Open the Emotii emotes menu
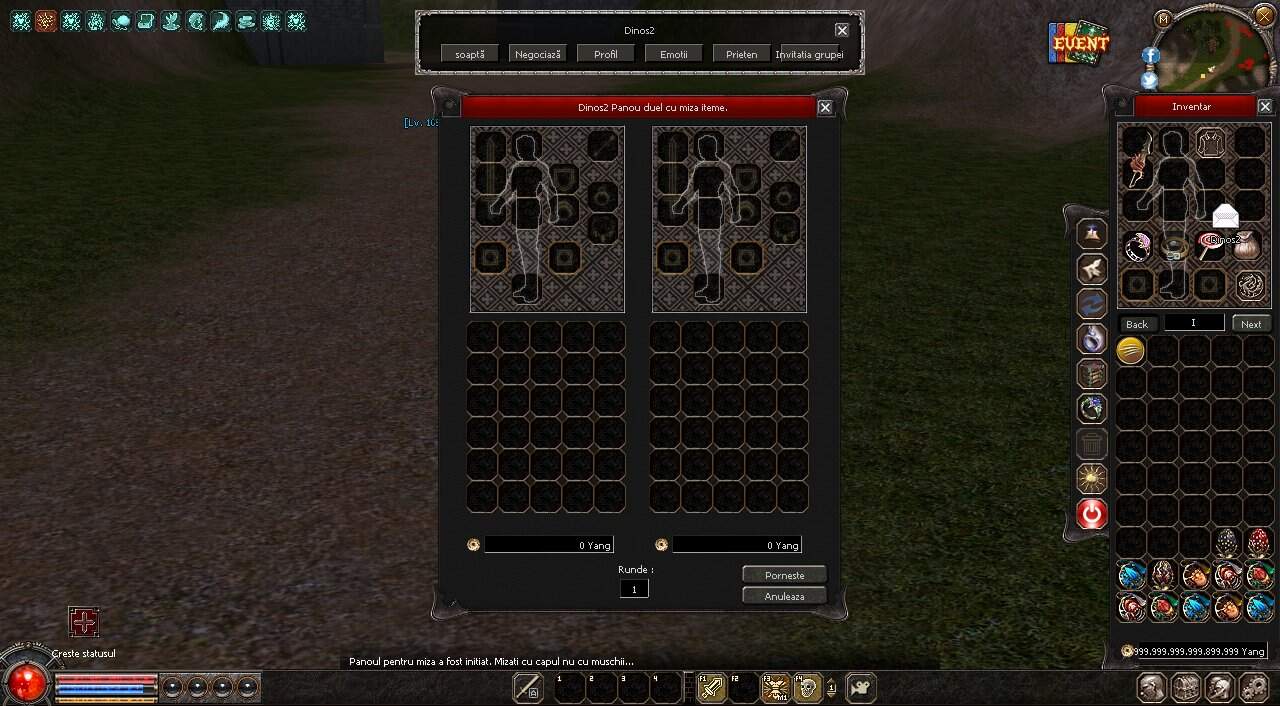The width and height of the screenshot is (1280, 706). click(x=674, y=54)
